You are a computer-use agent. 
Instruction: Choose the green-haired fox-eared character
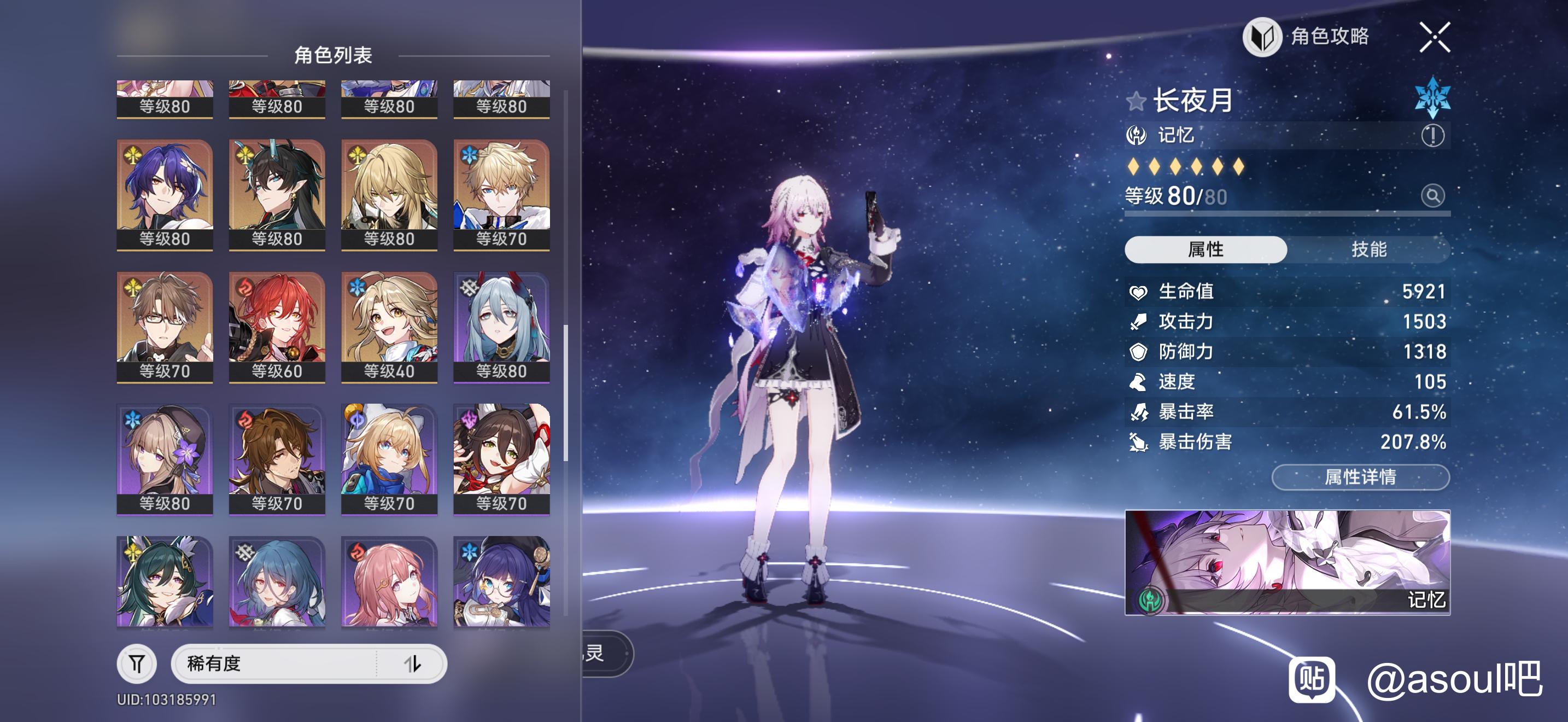pos(165,581)
